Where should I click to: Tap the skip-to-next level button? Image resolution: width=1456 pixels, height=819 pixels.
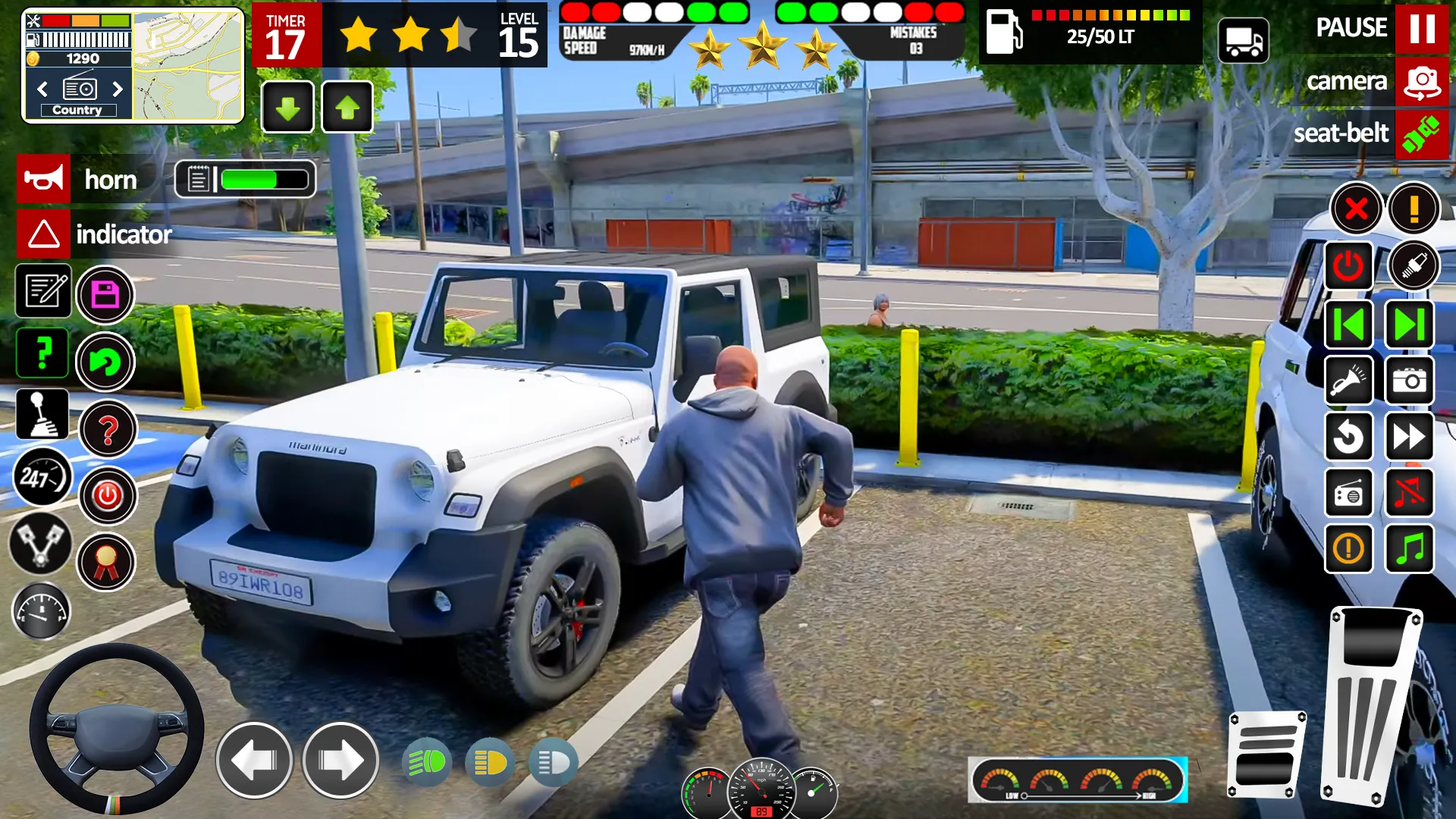(x=1409, y=323)
